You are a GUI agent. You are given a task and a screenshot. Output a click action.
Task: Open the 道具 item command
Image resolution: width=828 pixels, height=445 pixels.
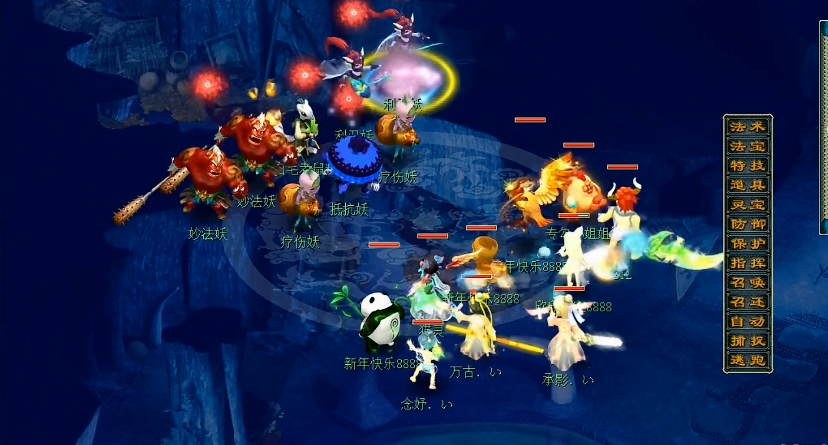[x=748, y=185]
